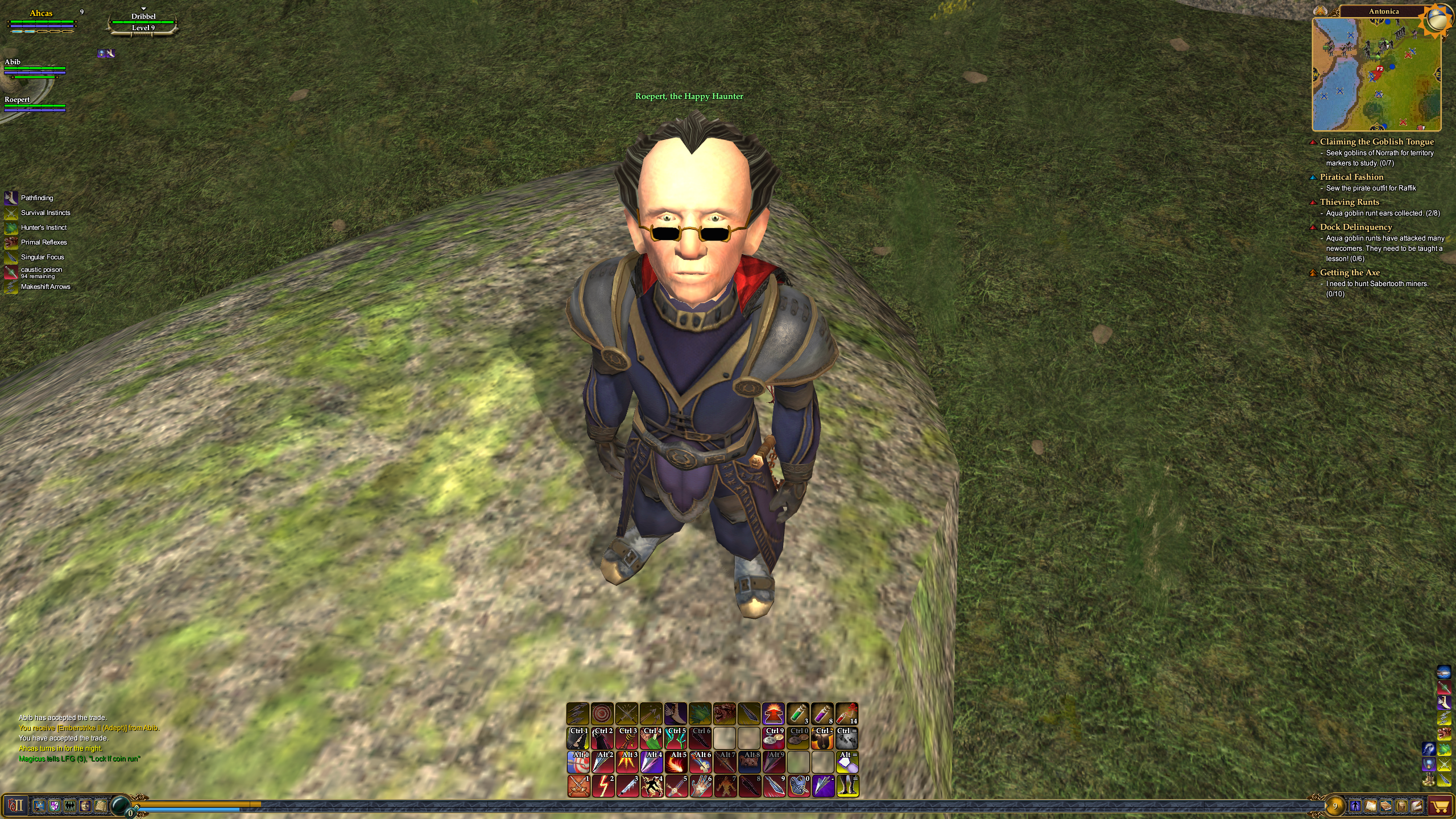Activate the crossed swords ability in slot 1
Image resolution: width=1456 pixels, height=819 pixels.
[578, 786]
